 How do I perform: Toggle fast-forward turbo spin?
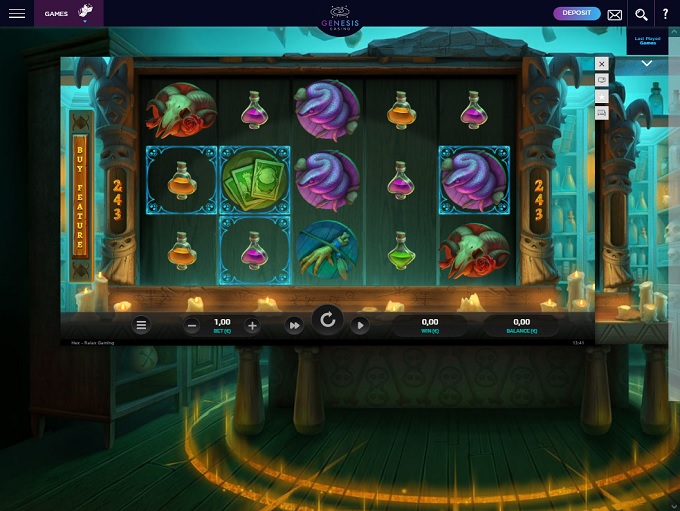click(294, 325)
